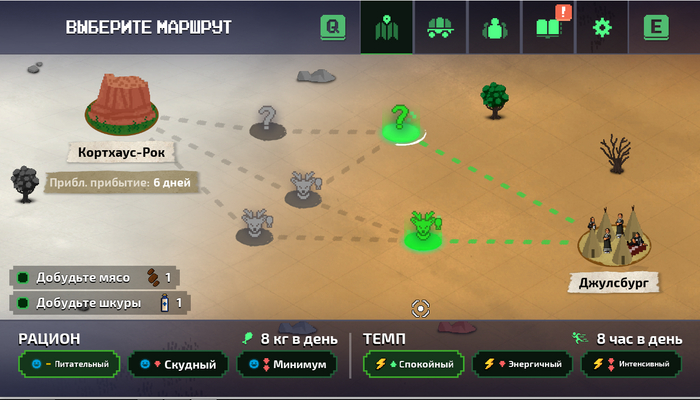Click the center-view crosshair icon
Viewport: 700px width, 400px height.
[421, 308]
